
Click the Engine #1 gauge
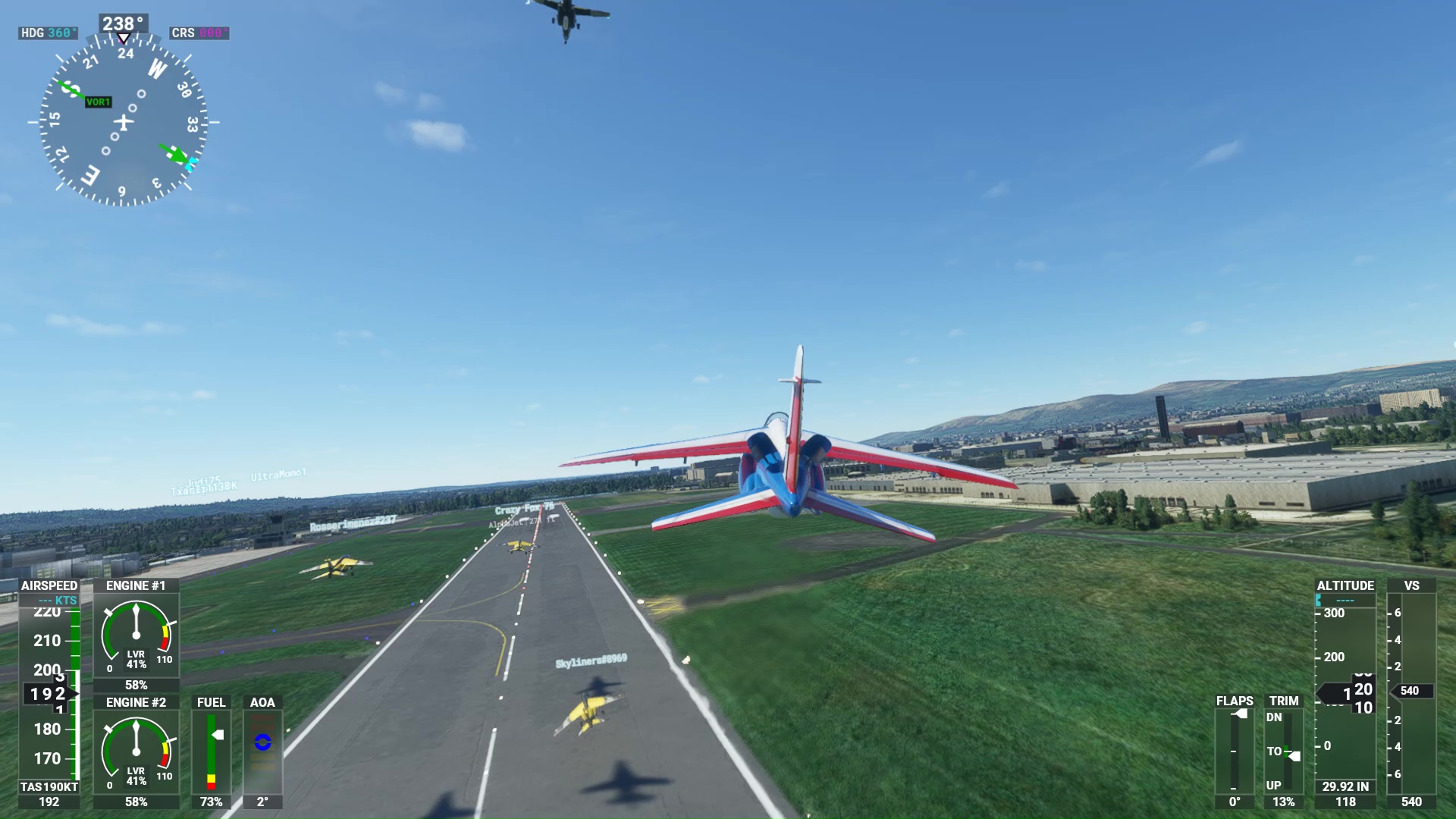136,635
